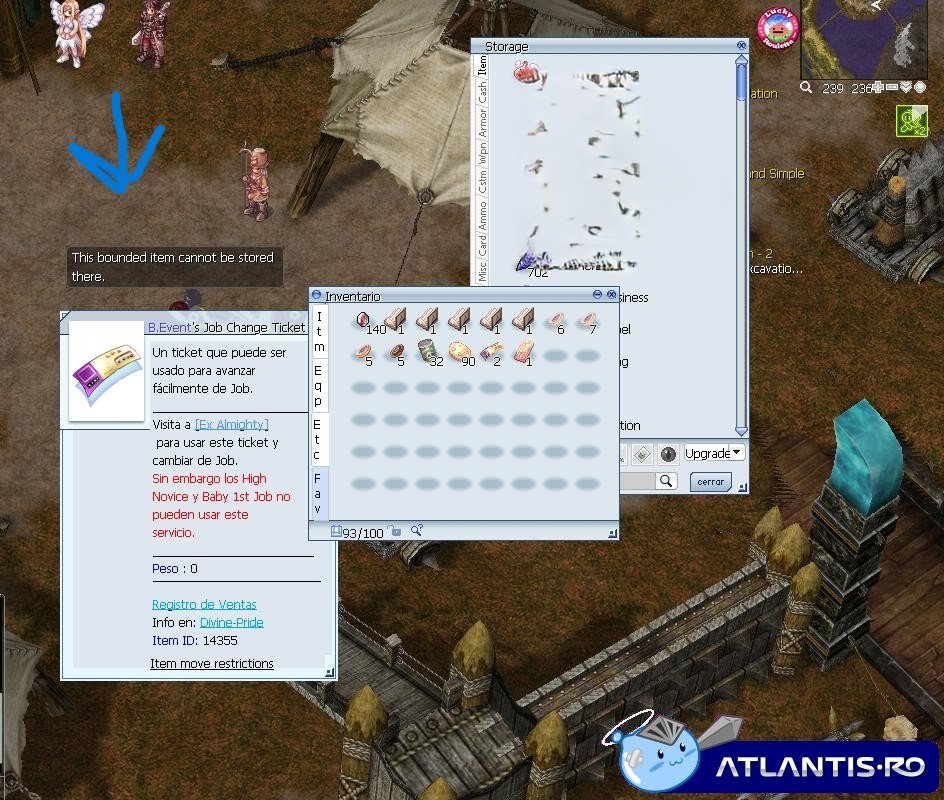Select the green can item with 32 count
Screen dimensions: 944x800
pos(428,352)
